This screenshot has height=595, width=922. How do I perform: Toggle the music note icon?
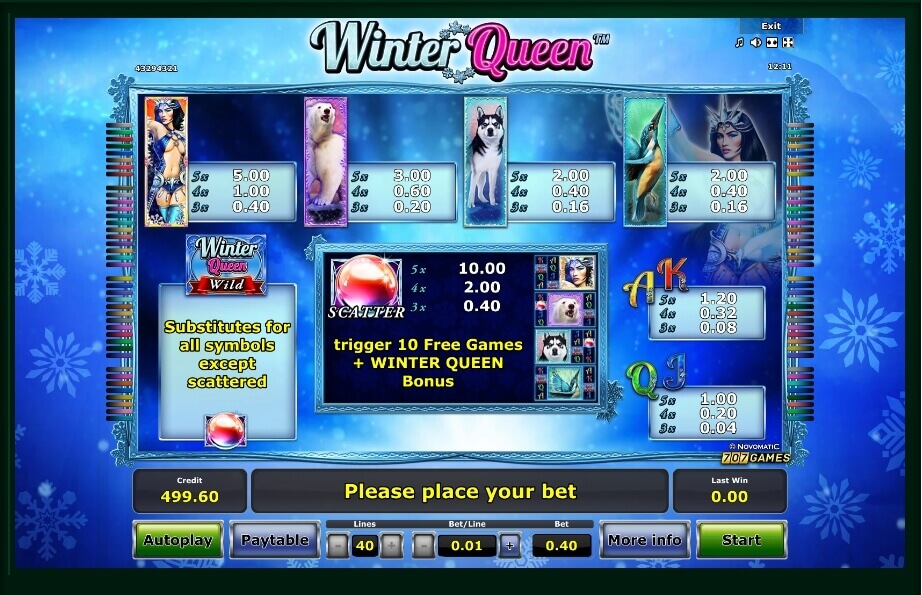coord(740,42)
